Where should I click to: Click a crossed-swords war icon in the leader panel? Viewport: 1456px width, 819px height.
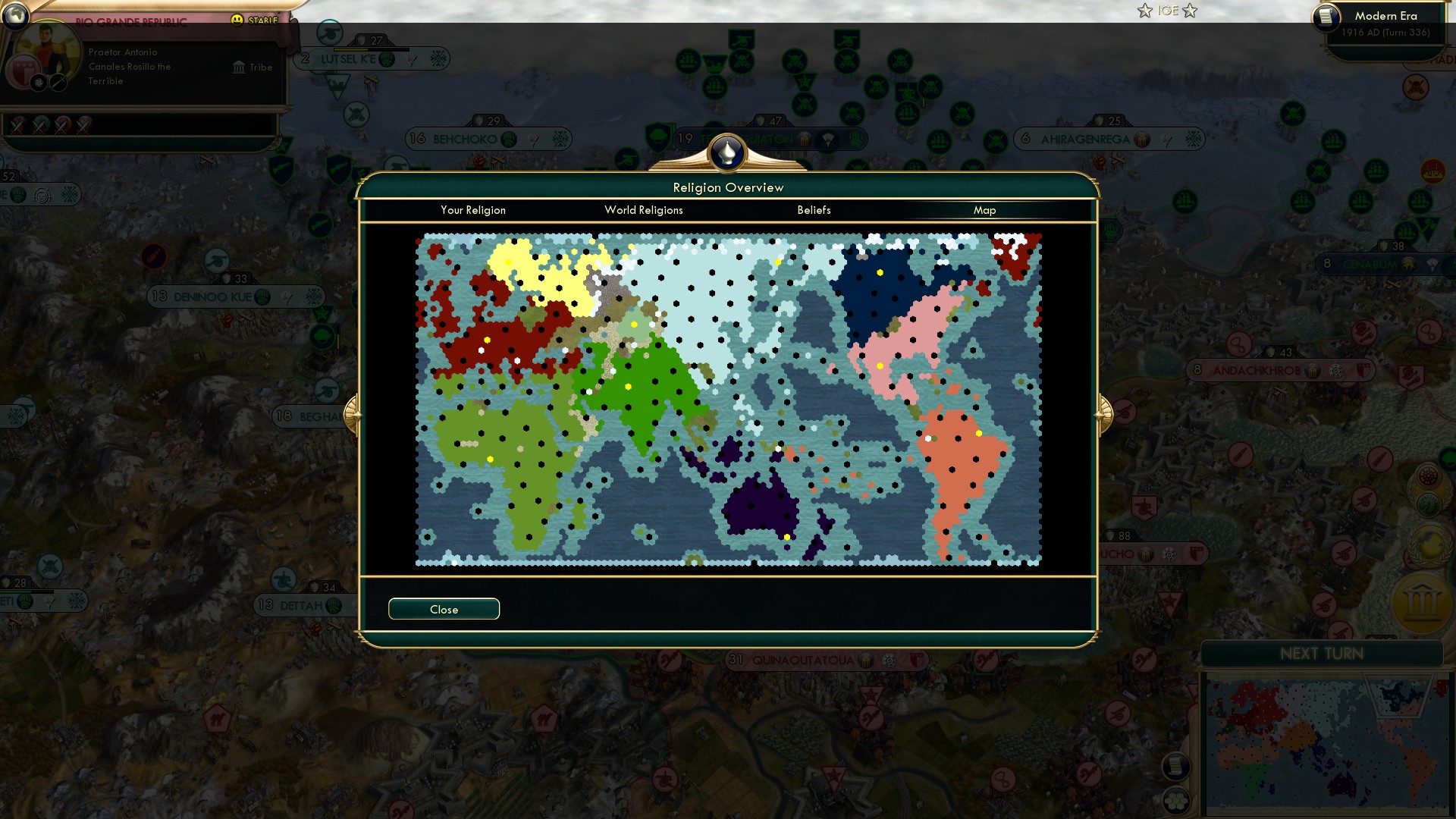point(19,124)
